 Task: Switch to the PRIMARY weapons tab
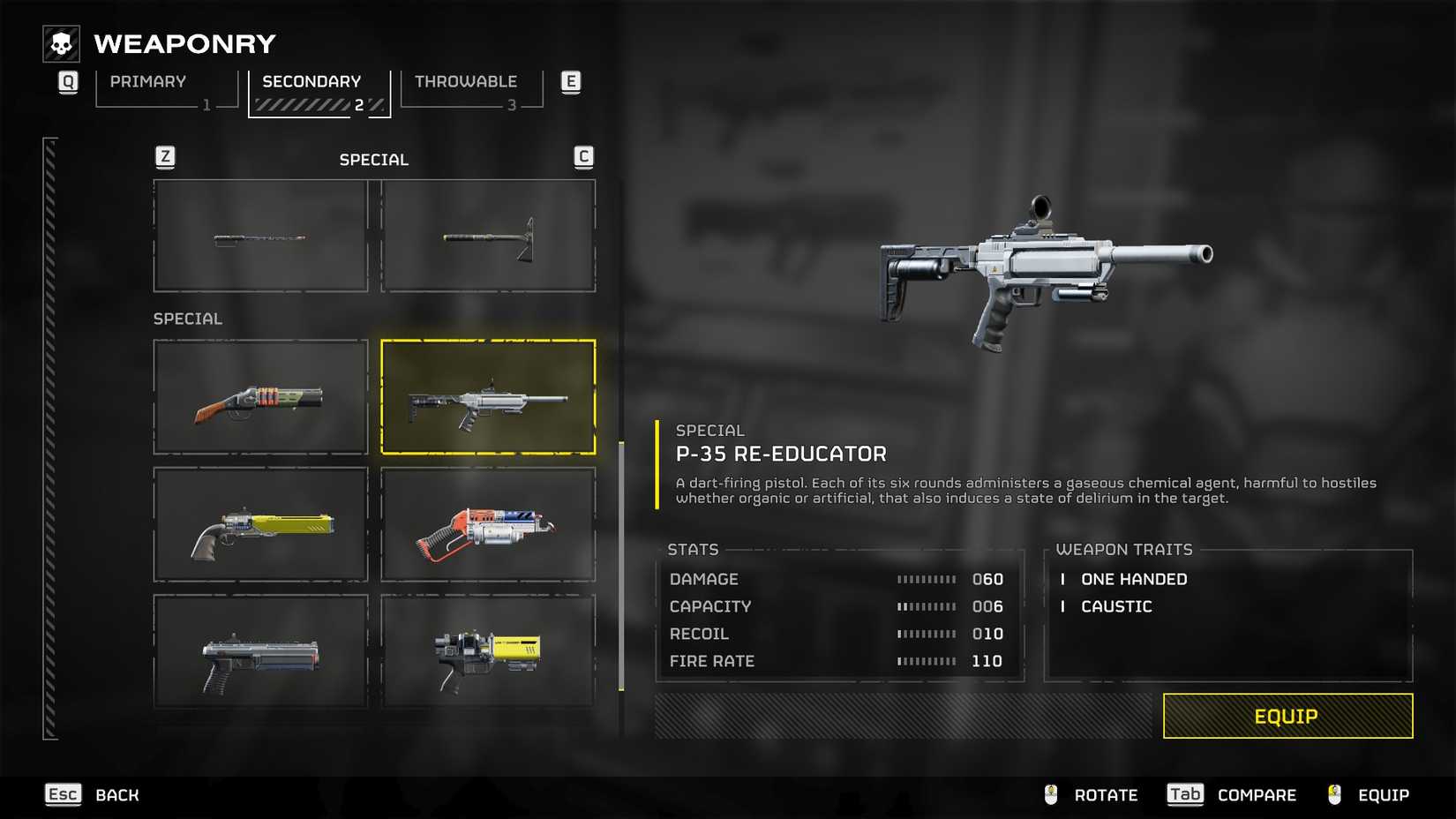[146, 81]
